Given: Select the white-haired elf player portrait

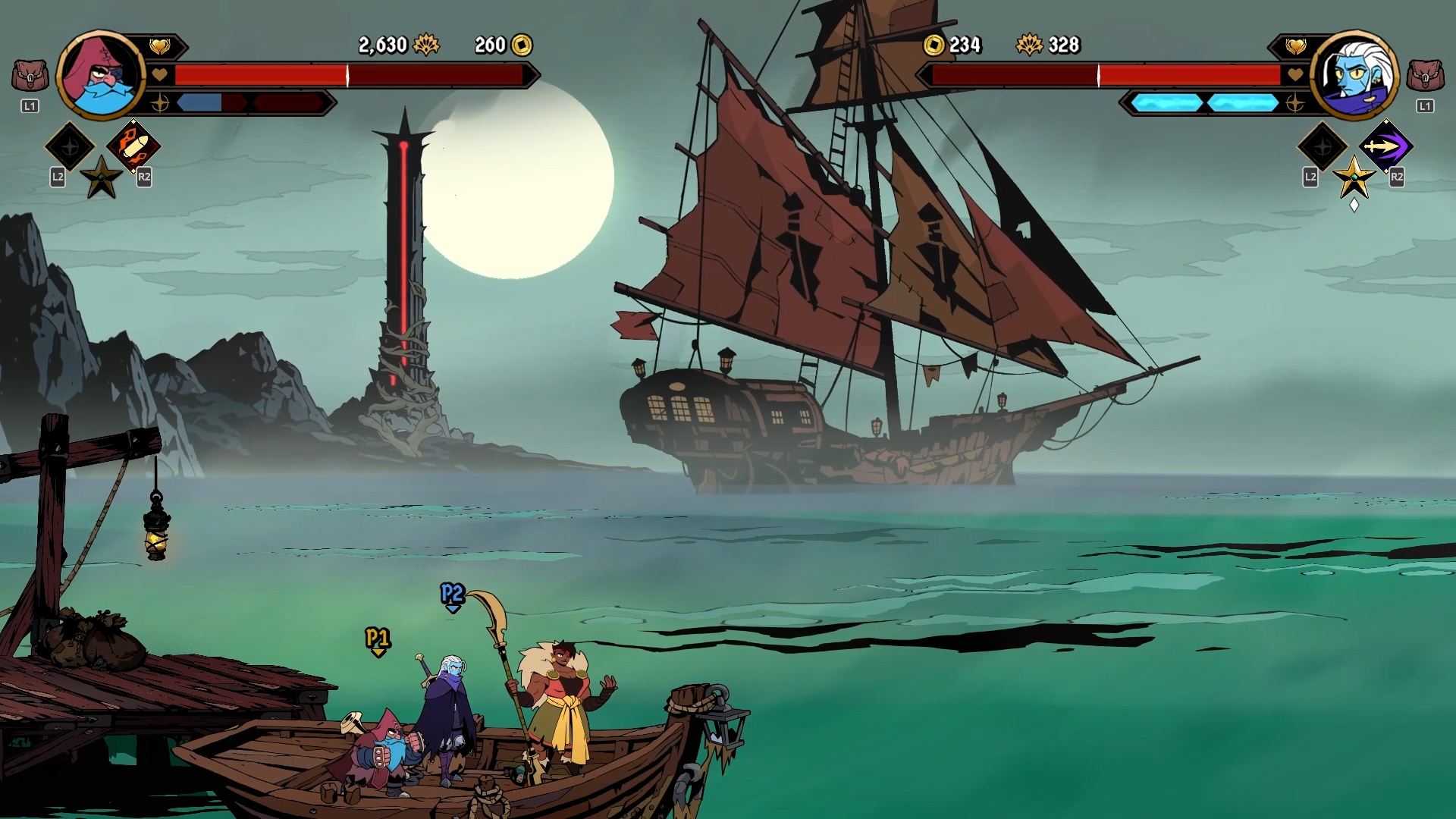Looking at the screenshot, I should [x=1355, y=75].
